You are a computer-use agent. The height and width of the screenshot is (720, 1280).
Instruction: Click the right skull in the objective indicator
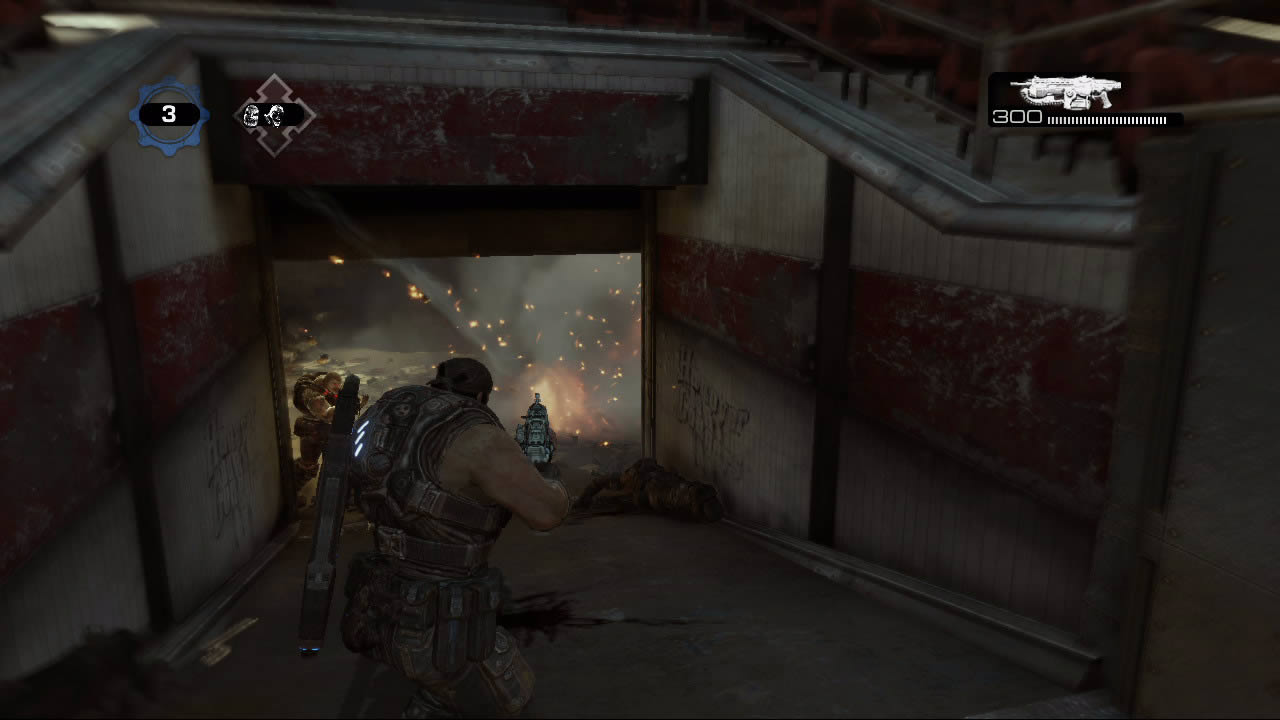278,113
